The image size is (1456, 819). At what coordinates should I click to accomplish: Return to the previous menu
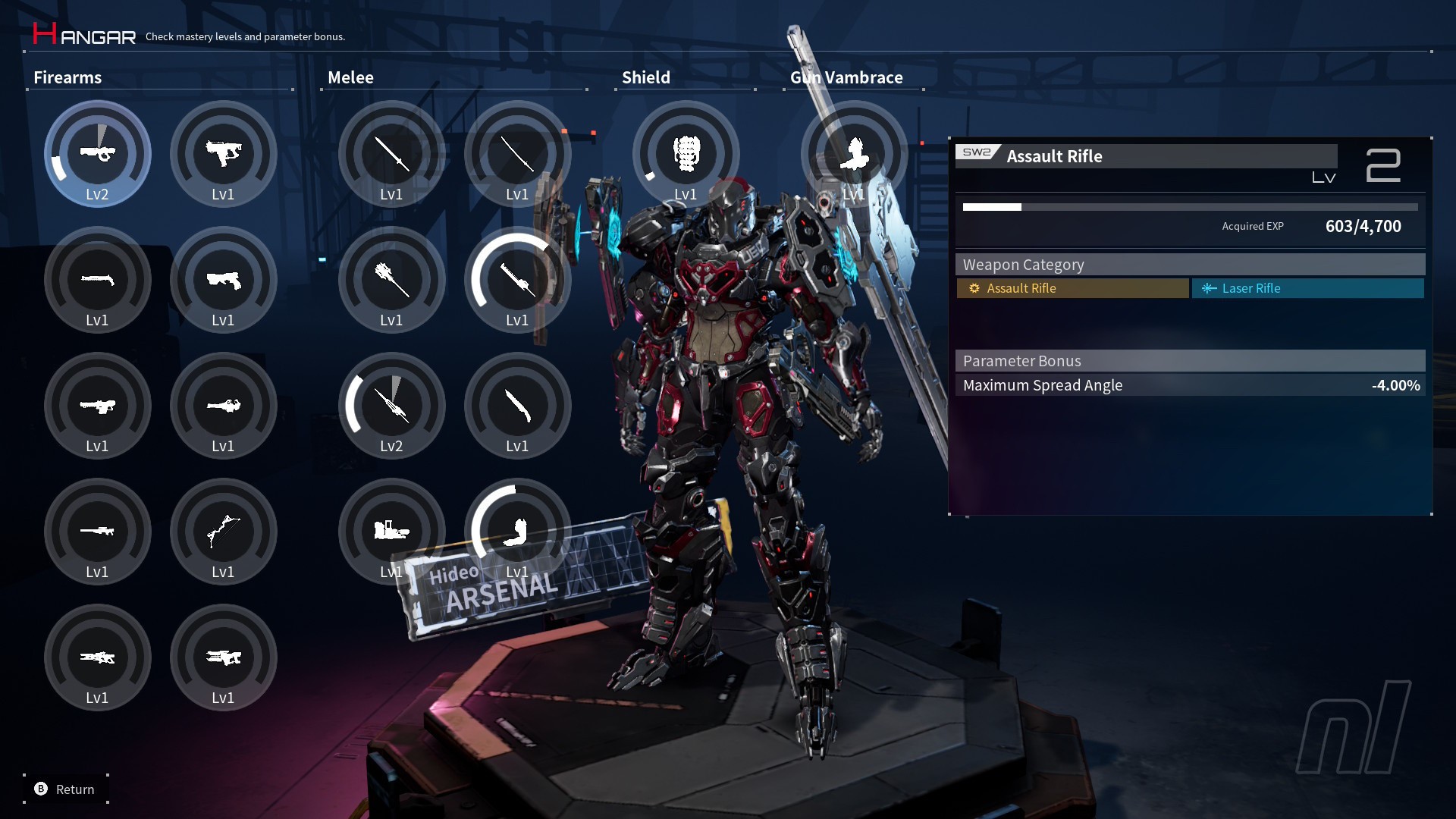click(65, 789)
